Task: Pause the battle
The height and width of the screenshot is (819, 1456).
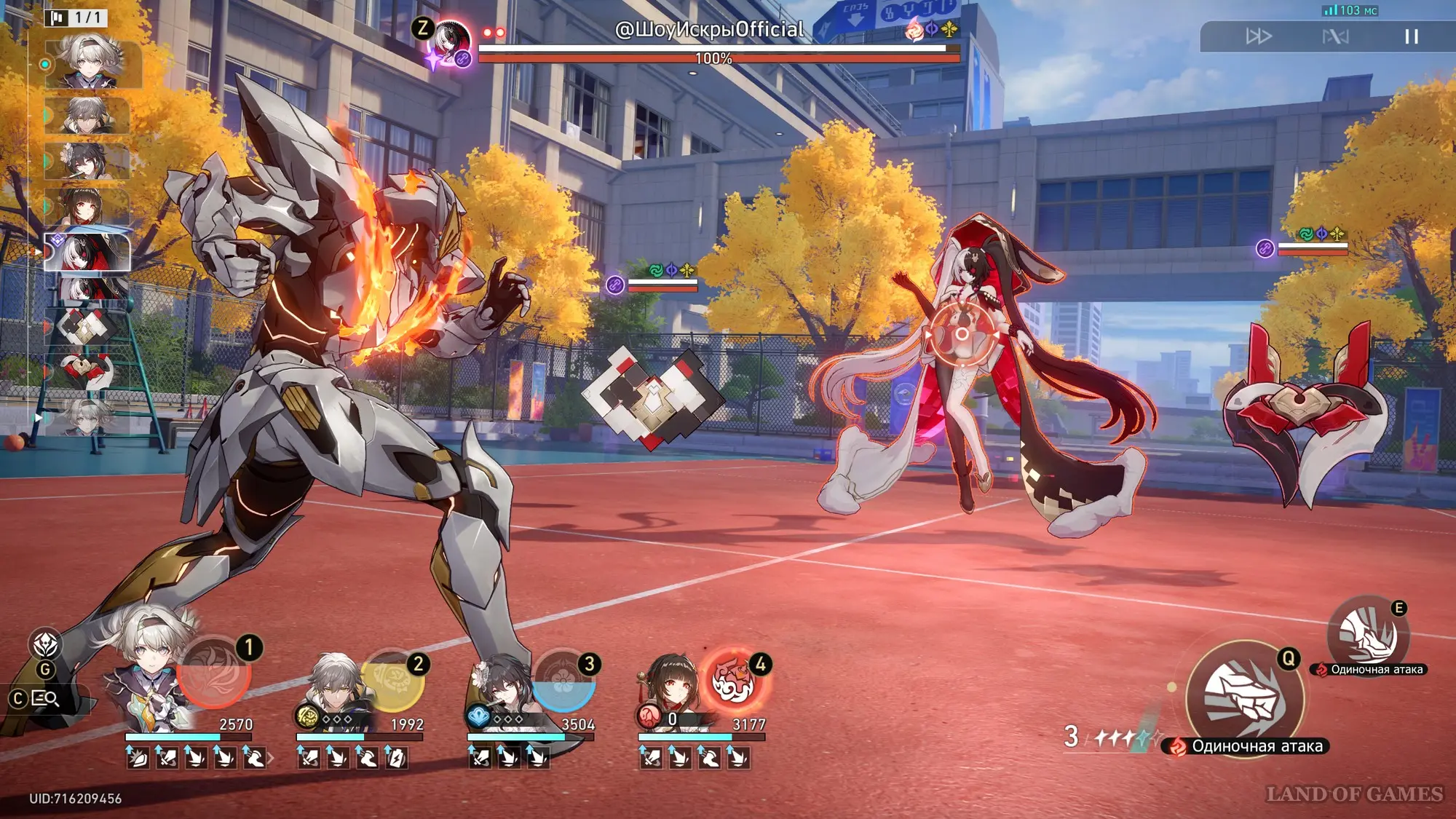Action: tap(1411, 36)
